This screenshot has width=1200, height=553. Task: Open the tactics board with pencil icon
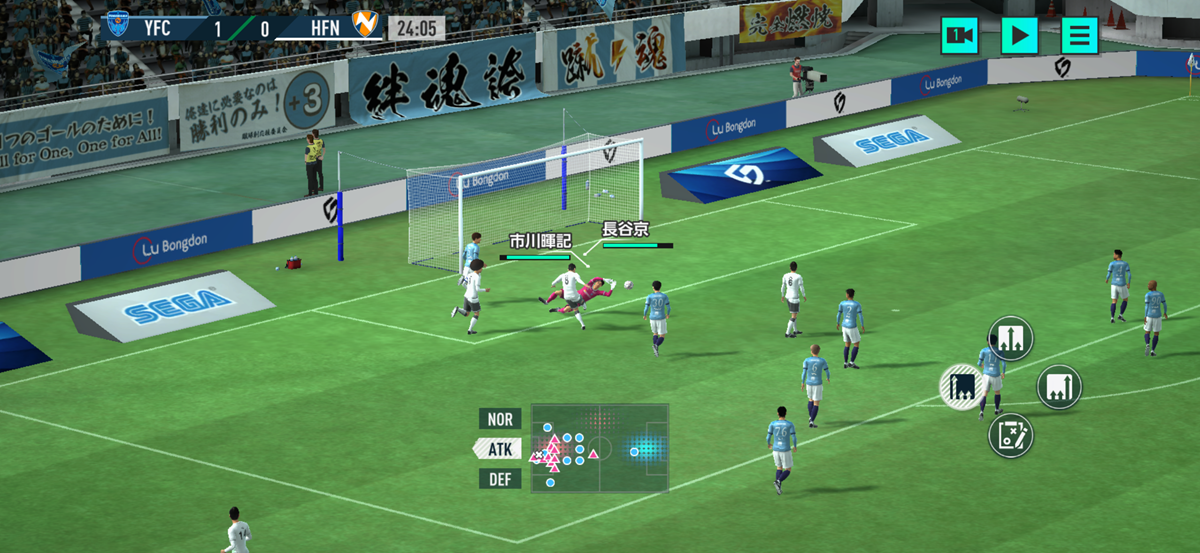[x=1010, y=435]
